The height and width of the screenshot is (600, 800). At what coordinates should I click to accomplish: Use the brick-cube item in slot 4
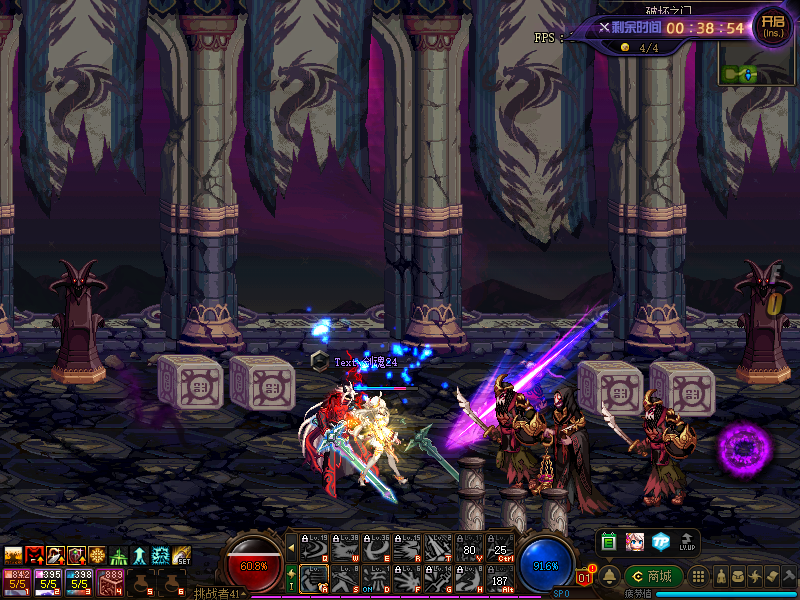(112, 580)
